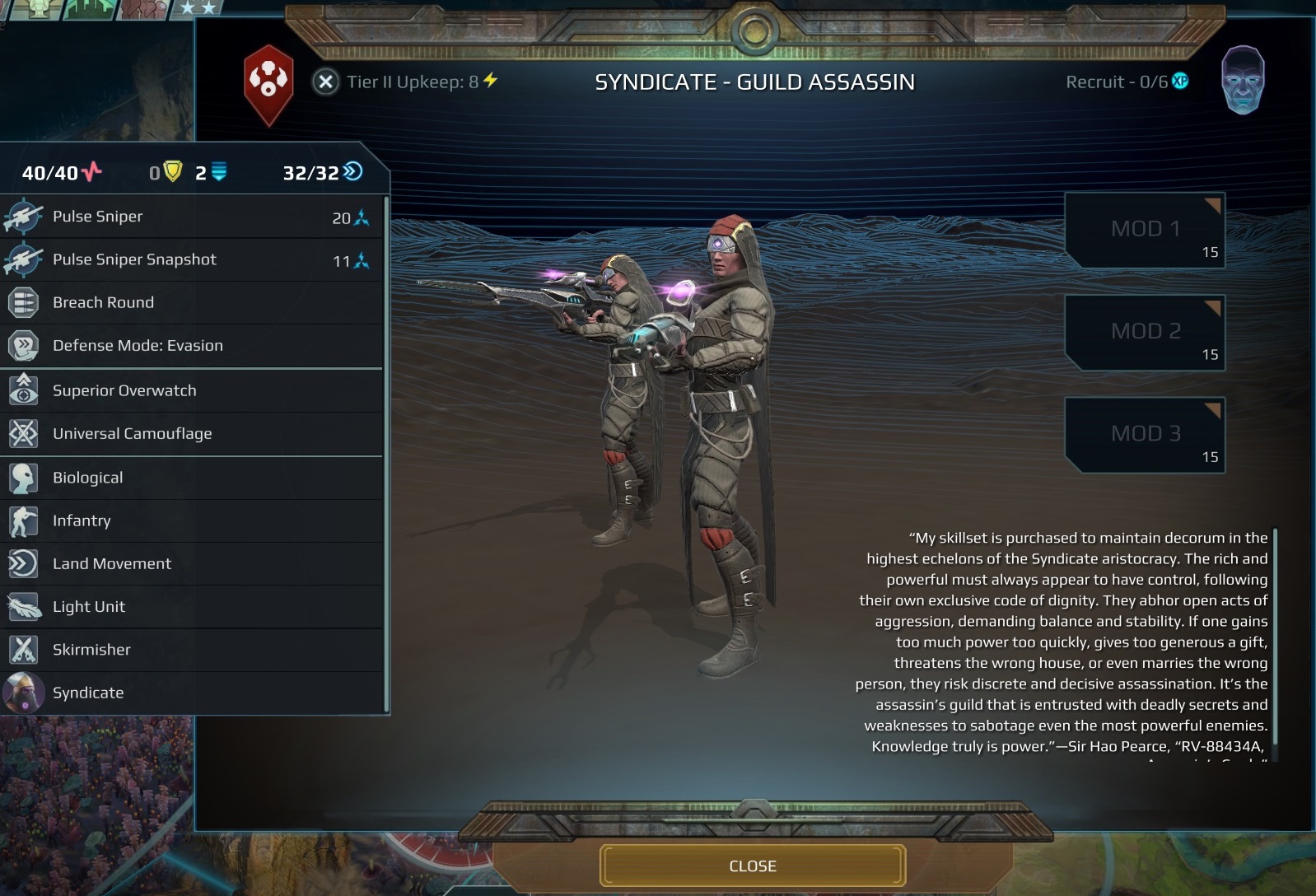Show the Biological unit type info
1316x896 pixels.
(192, 478)
